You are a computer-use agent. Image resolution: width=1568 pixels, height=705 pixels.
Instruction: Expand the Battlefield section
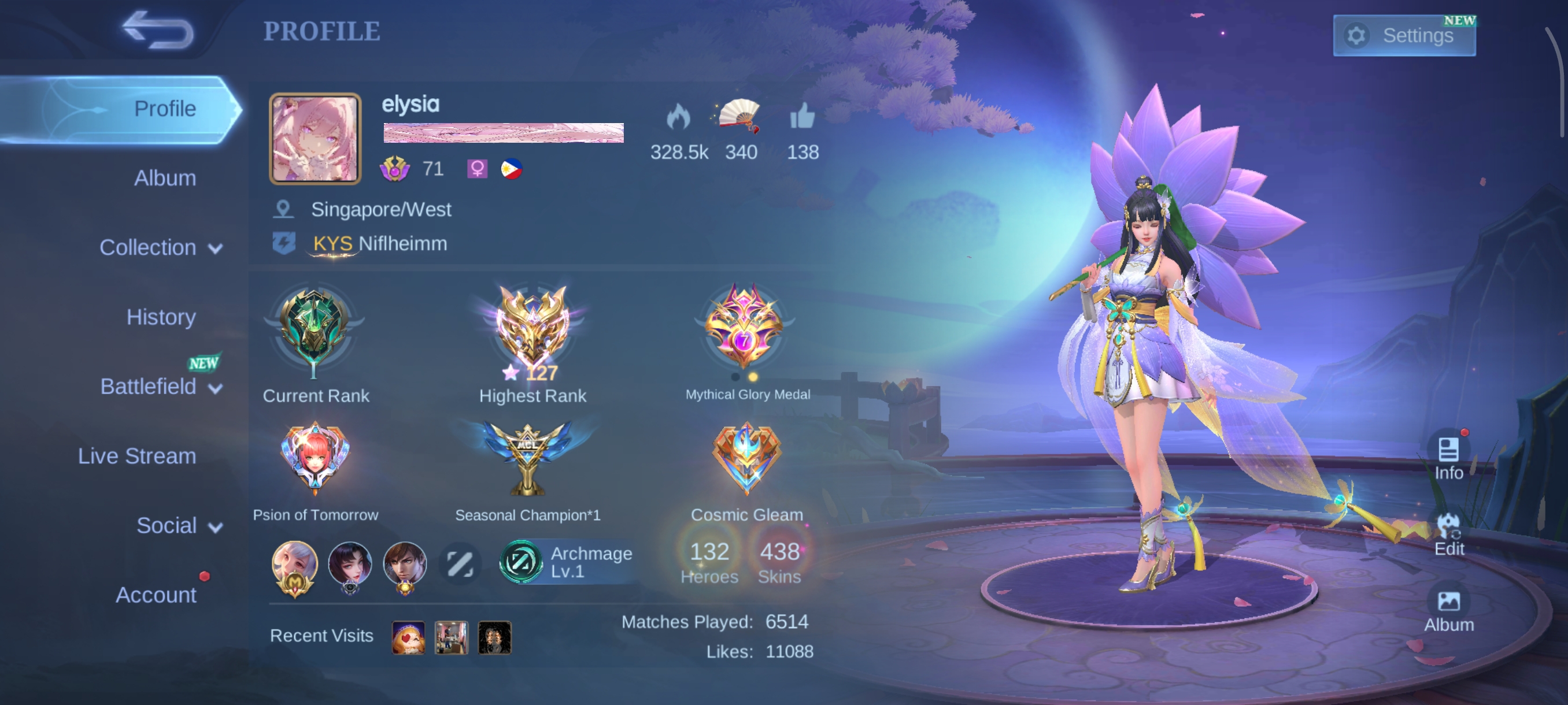161,386
